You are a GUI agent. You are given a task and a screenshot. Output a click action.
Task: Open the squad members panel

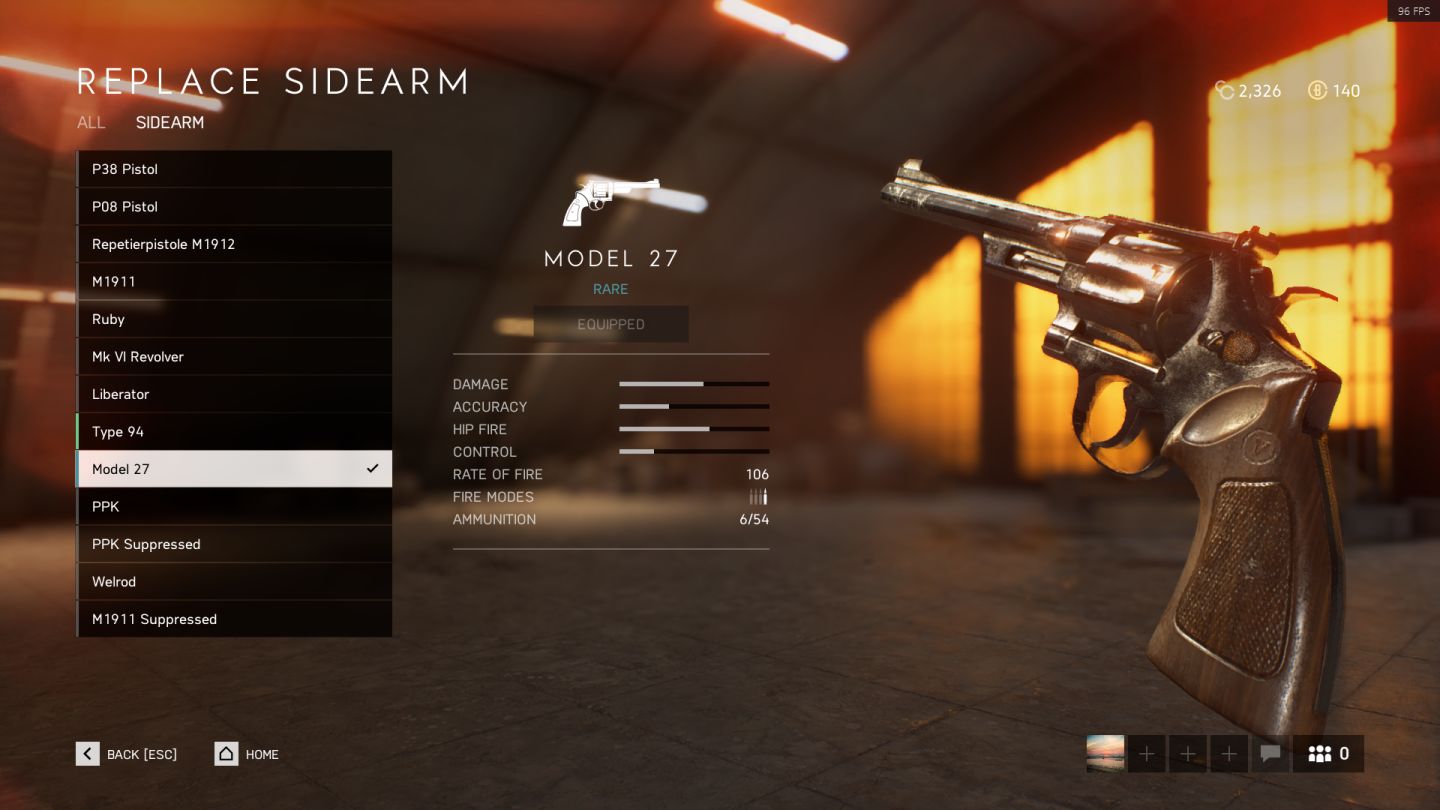pos(1328,754)
